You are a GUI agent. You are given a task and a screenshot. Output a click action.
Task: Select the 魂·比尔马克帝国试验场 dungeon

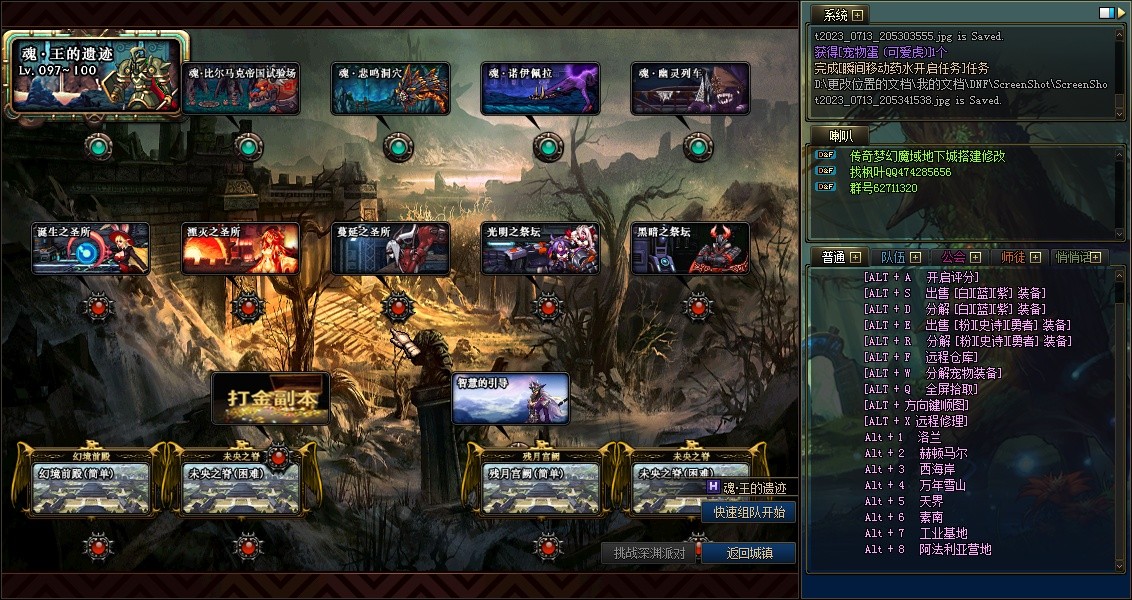(x=241, y=88)
